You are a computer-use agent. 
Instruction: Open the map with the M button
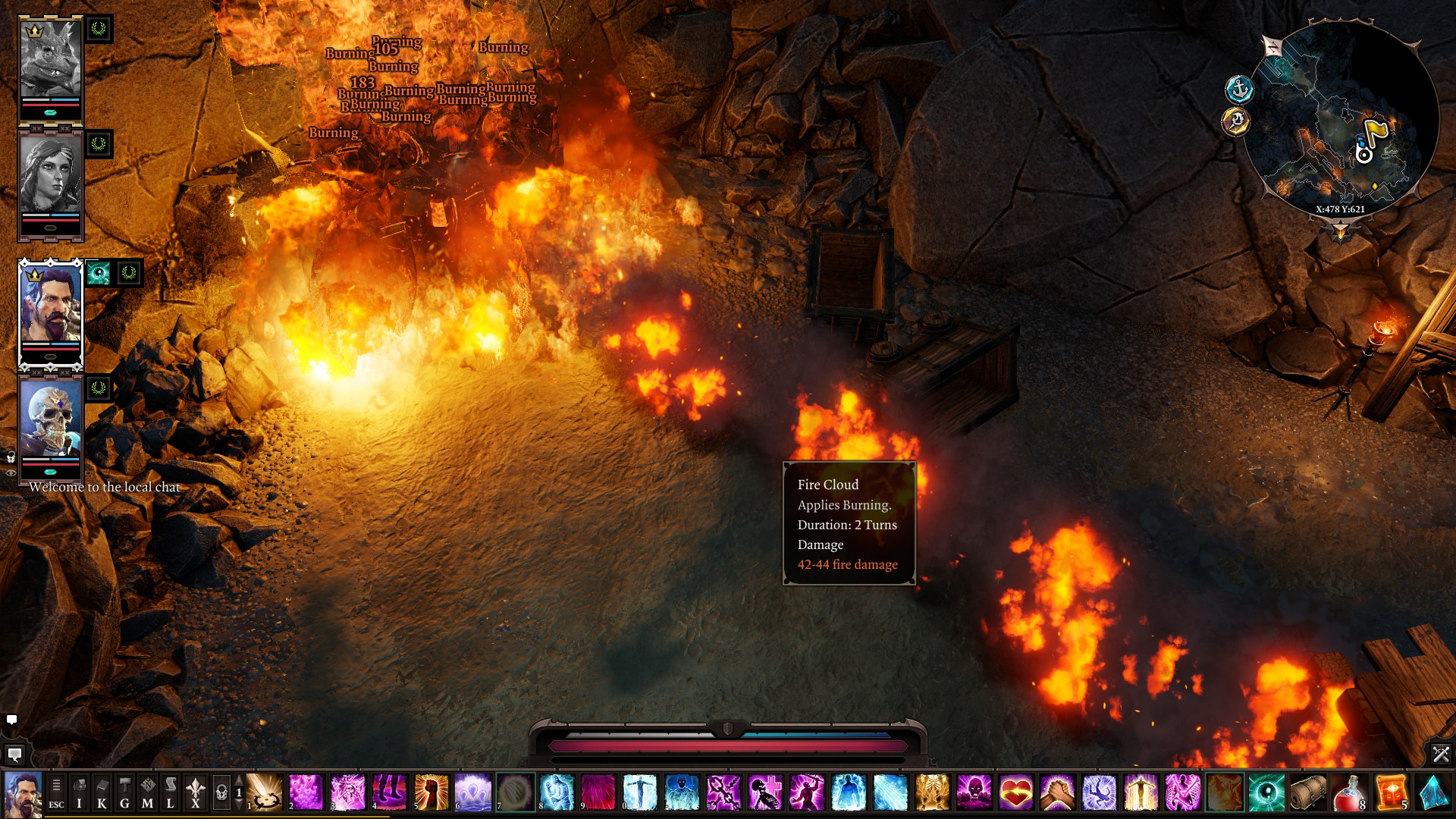147,793
